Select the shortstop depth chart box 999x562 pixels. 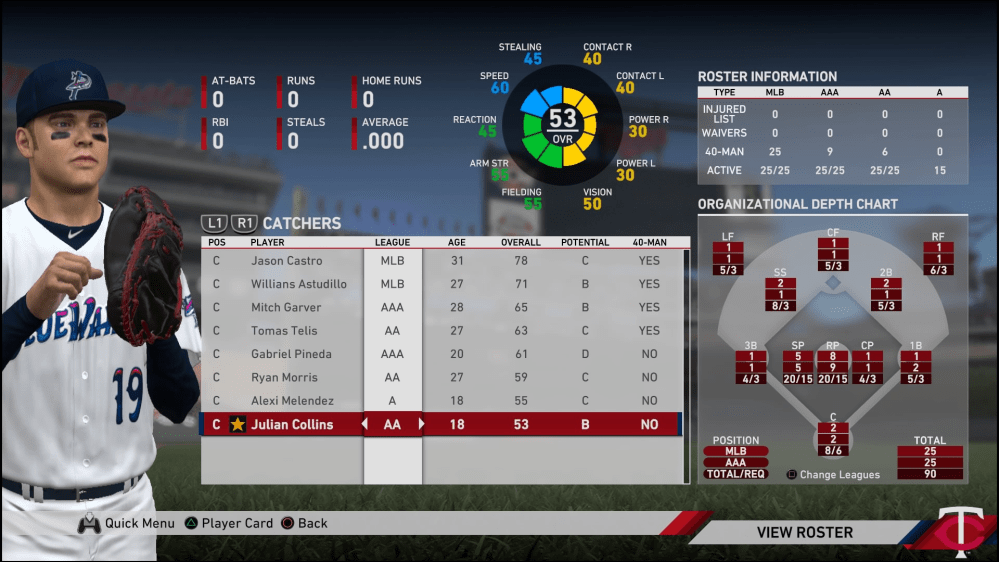(780, 294)
